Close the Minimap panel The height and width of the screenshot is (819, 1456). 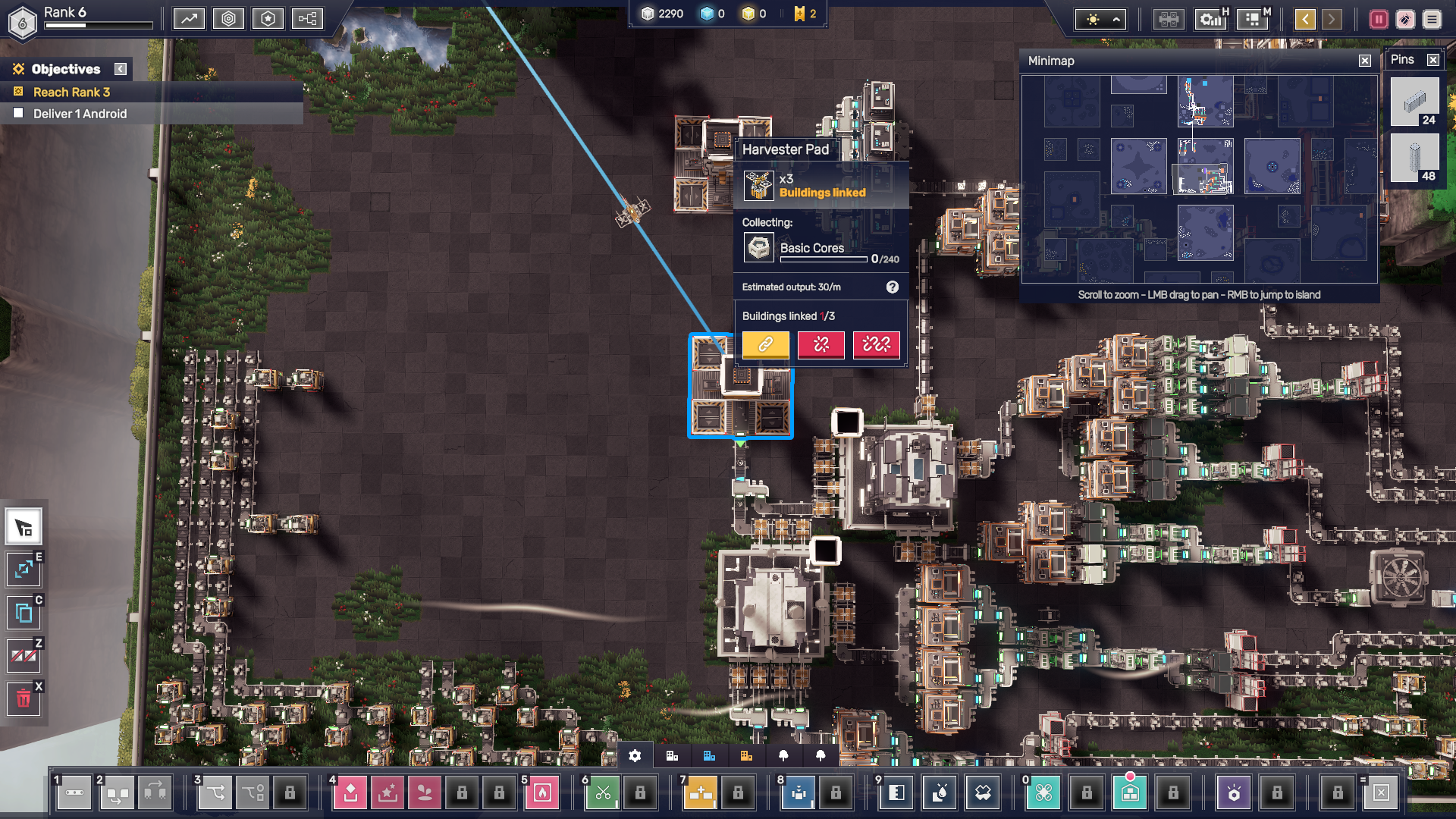[x=1365, y=61]
